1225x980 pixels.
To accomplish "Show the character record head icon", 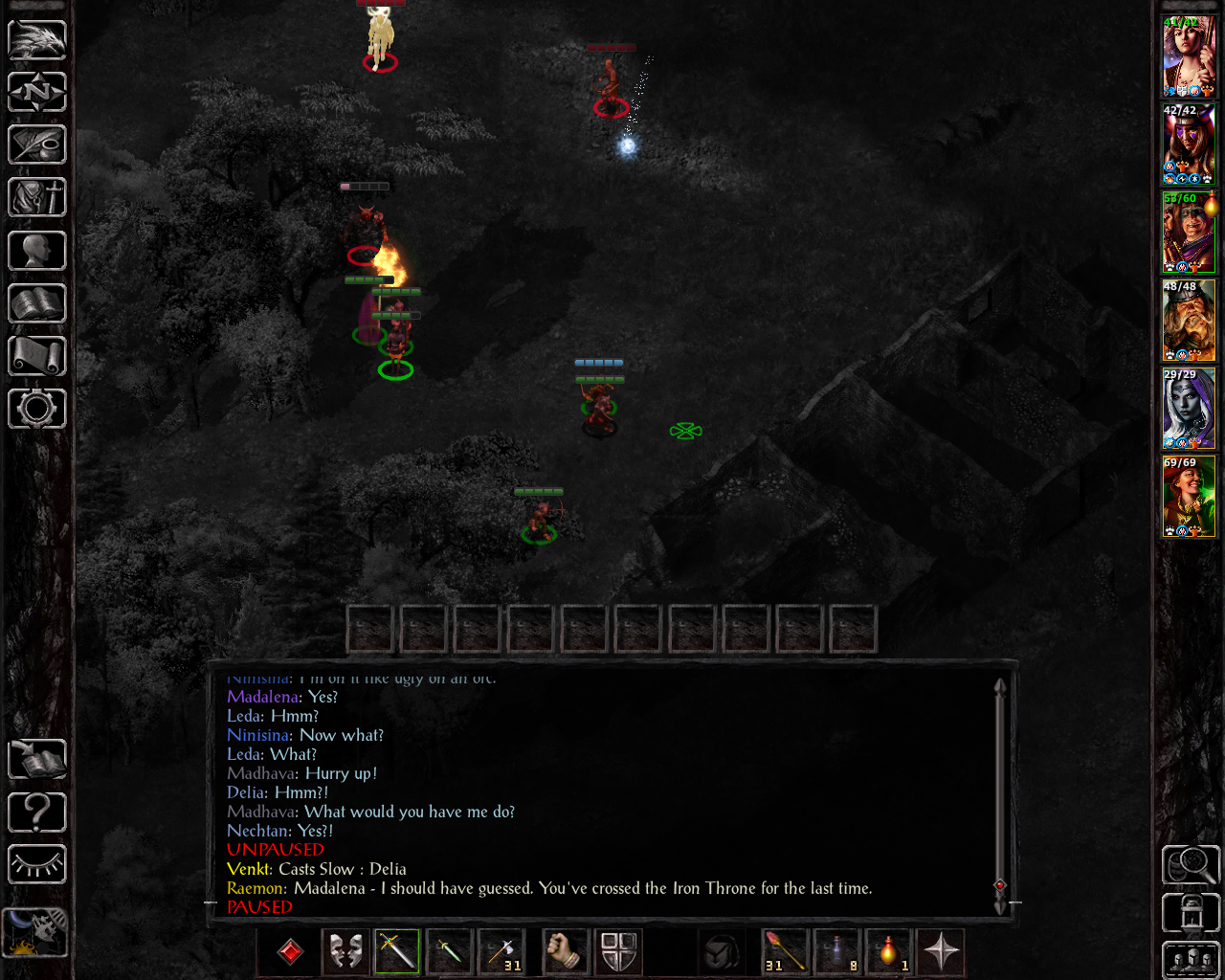I will coord(37,251).
